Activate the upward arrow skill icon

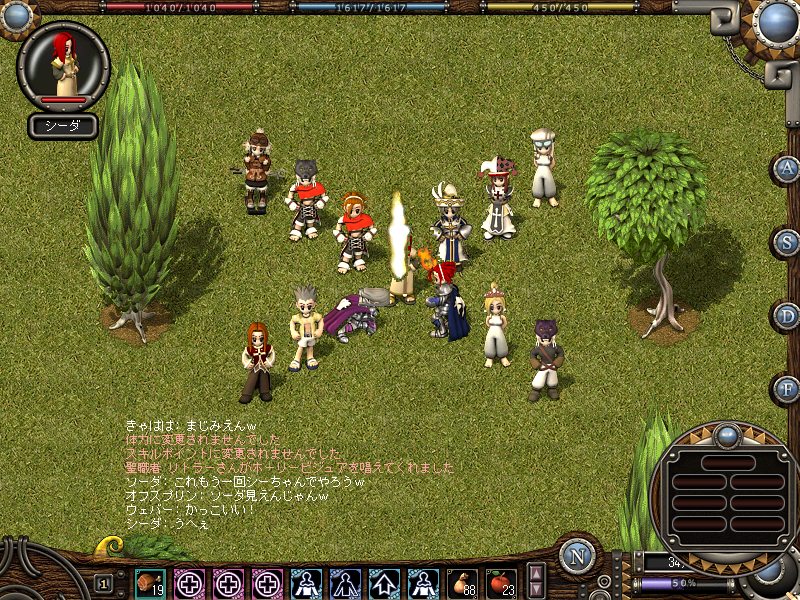coord(385,582)
